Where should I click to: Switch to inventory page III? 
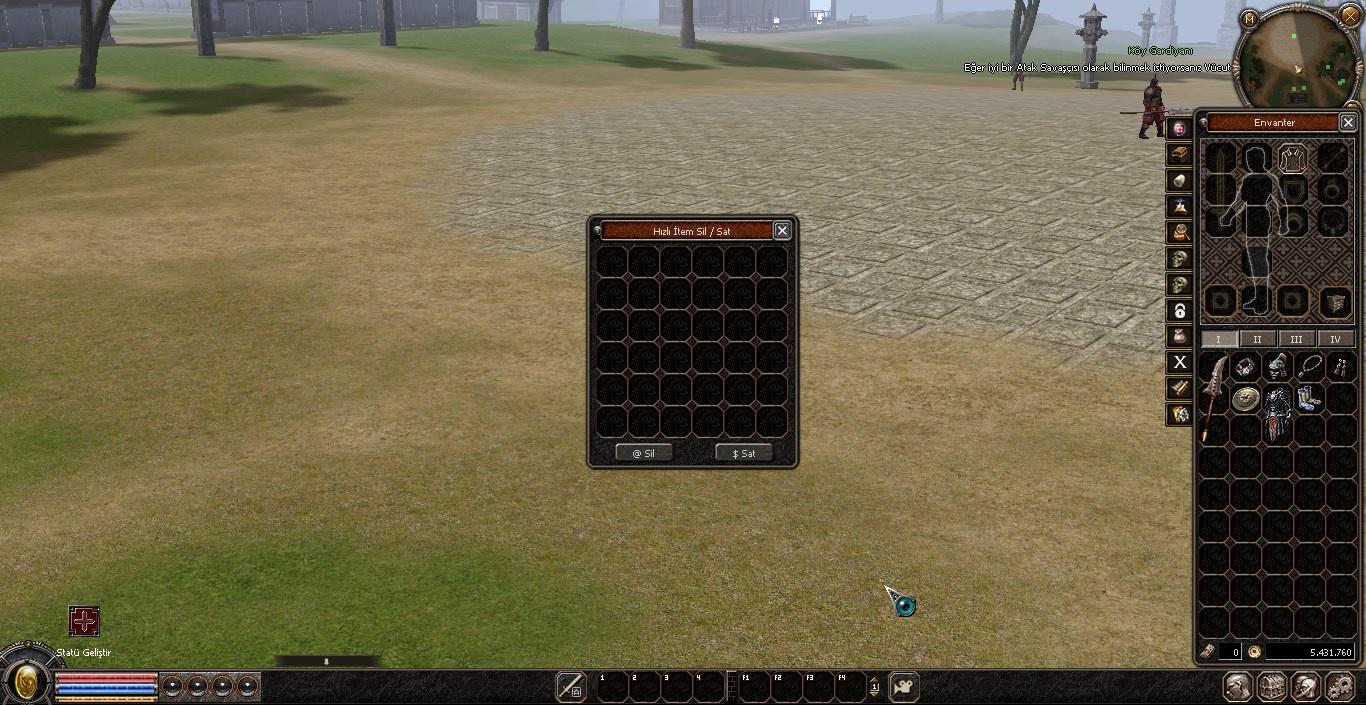point(1296,339)
